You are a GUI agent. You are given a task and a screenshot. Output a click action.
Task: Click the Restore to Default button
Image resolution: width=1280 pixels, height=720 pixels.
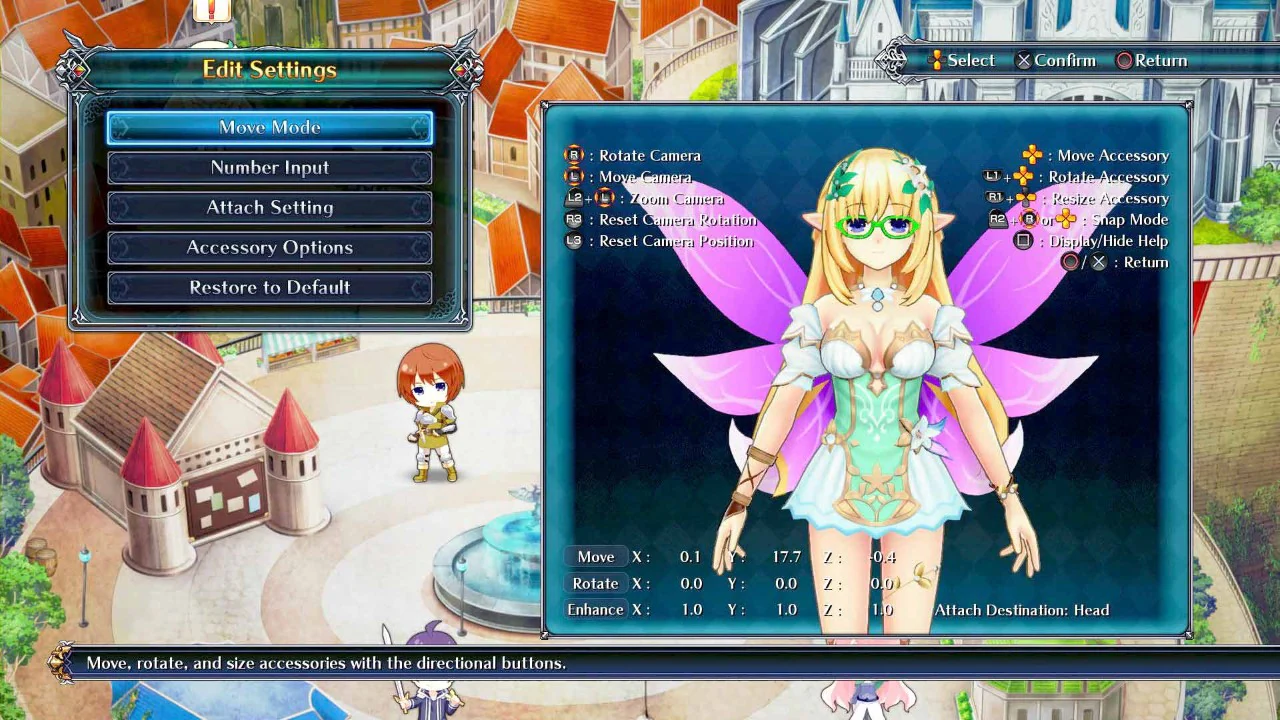pyautogui.click(x=269, y=287)
